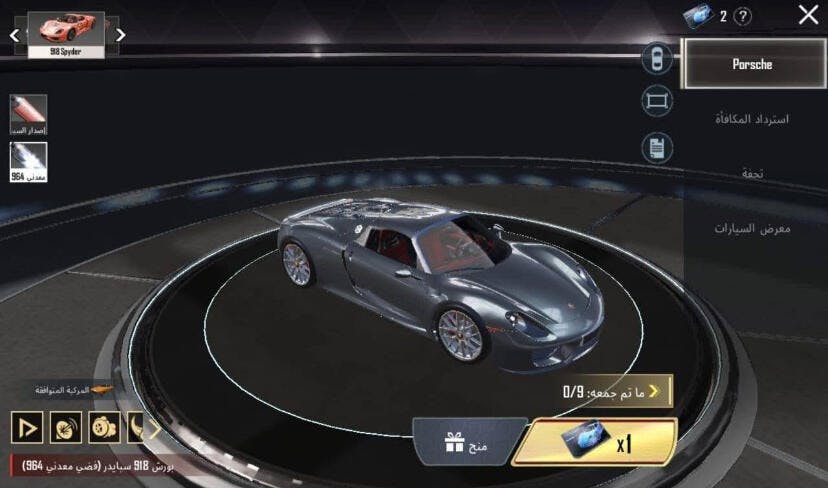The height and width of the screenshot is (488, 828).
Task: Select the Porsche tab
Action: 752,65
